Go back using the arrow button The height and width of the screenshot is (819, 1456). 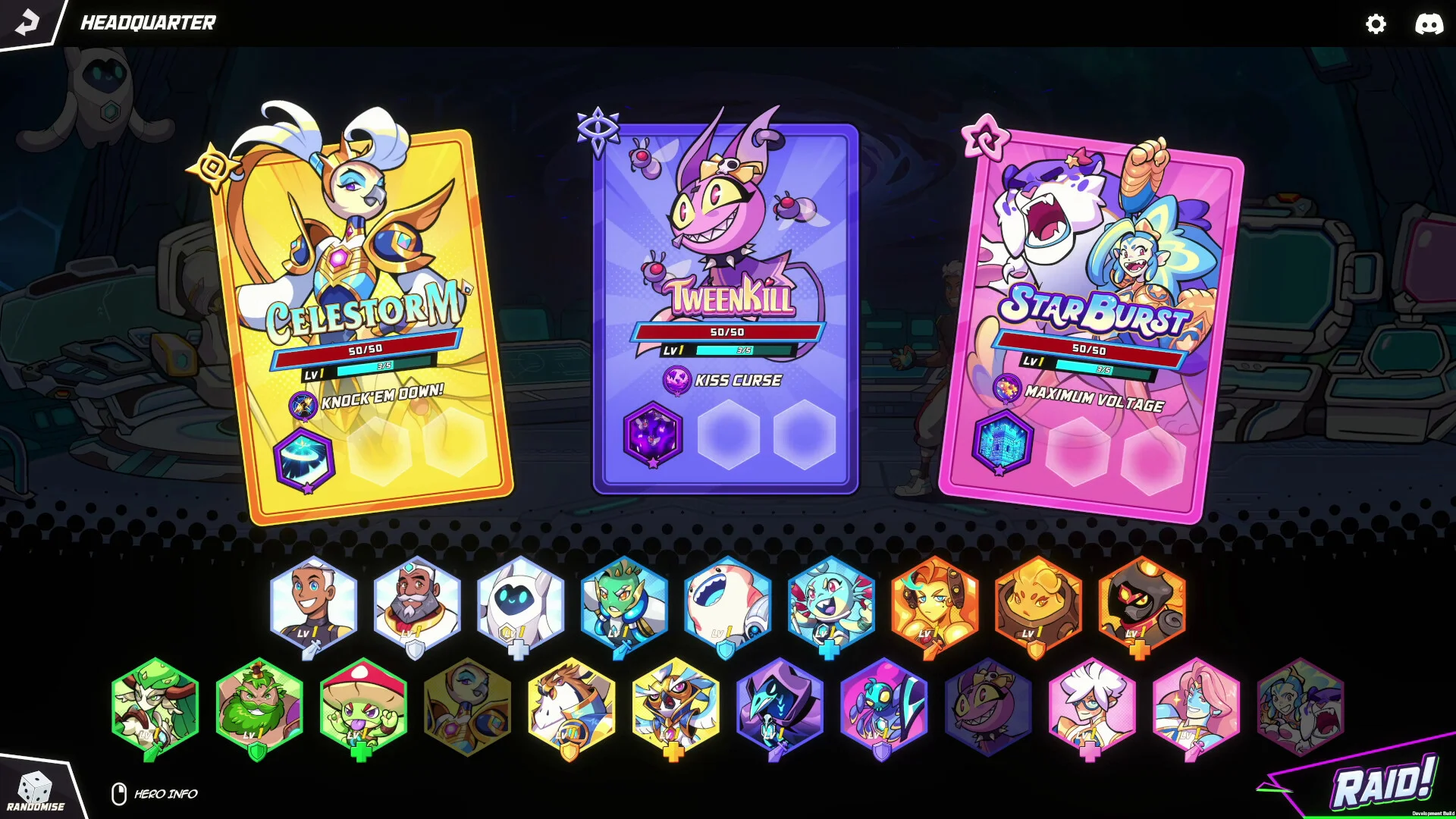pos(27,22)
